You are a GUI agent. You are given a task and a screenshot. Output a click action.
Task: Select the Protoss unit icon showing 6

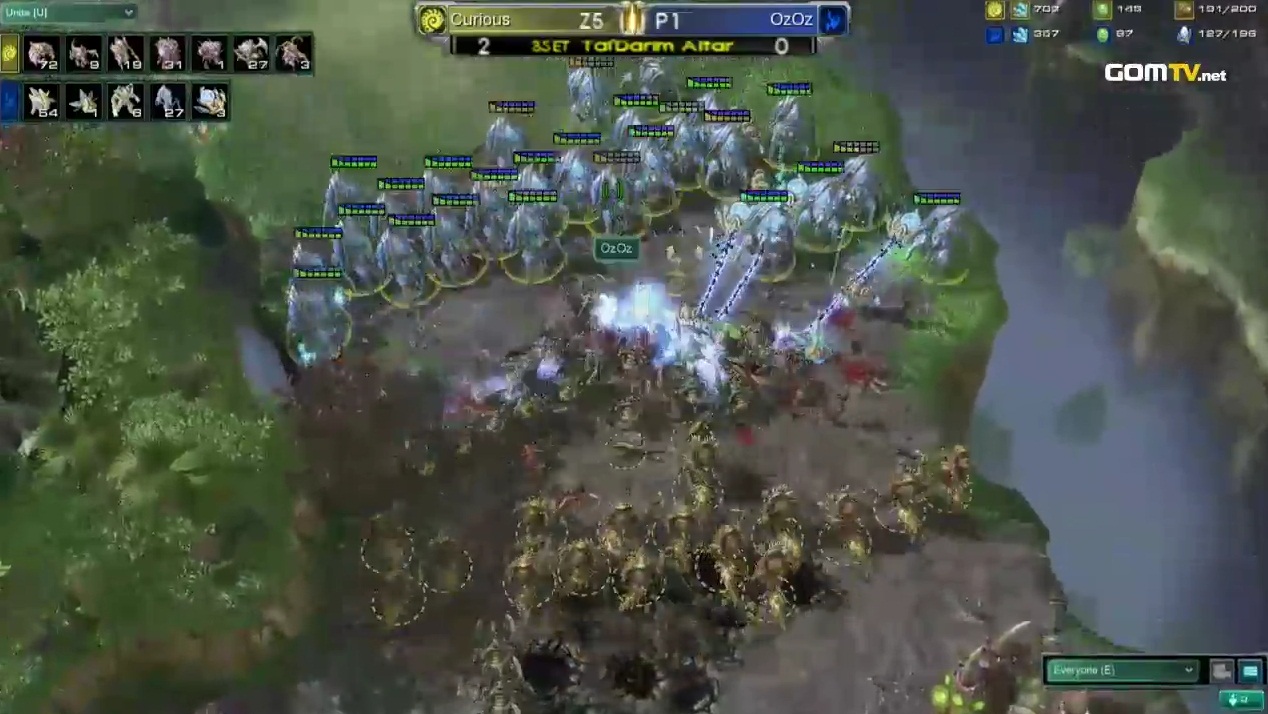click(126, 101)
